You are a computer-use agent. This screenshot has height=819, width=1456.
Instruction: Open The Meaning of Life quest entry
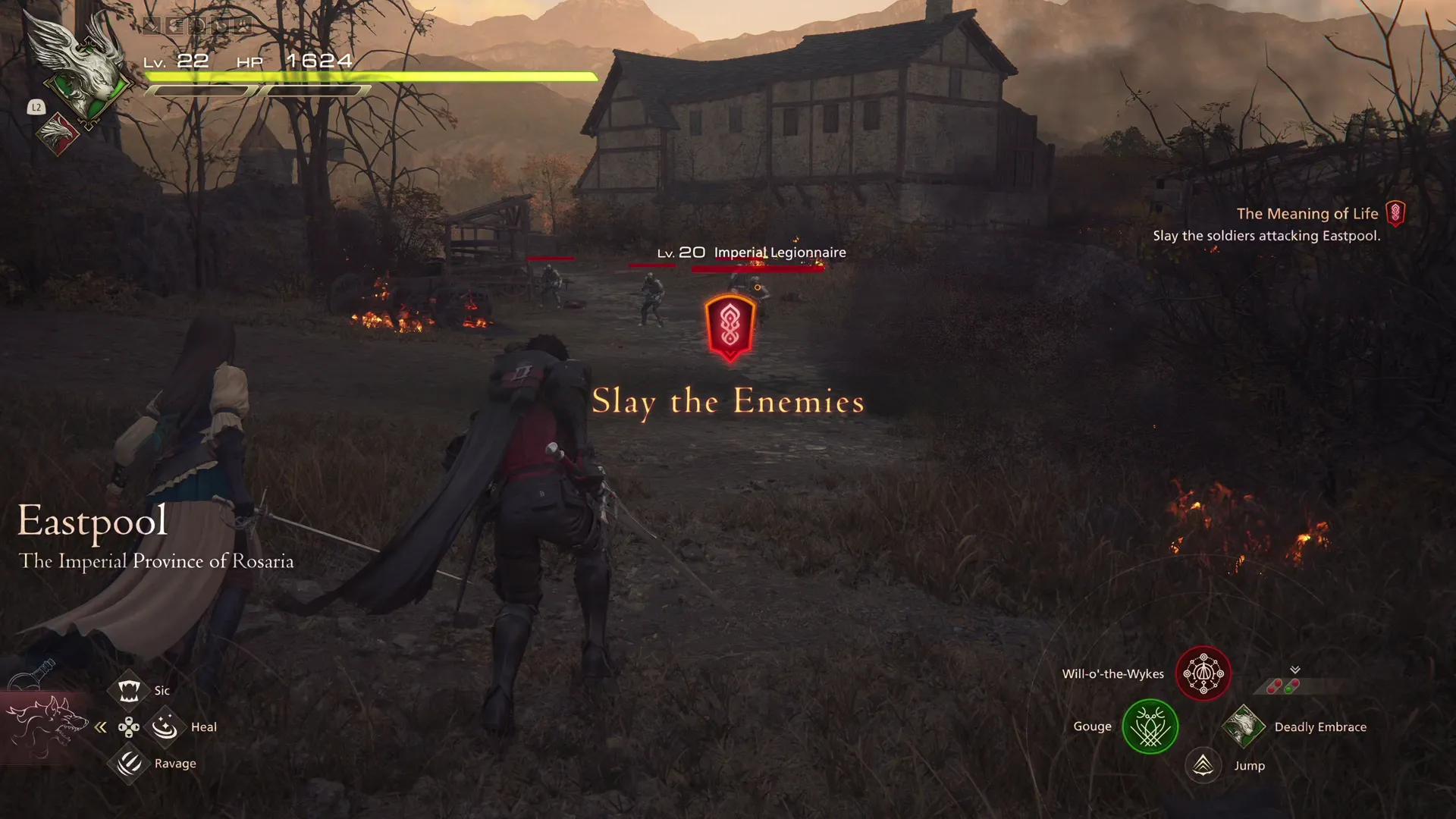(x=1307, y=214)
